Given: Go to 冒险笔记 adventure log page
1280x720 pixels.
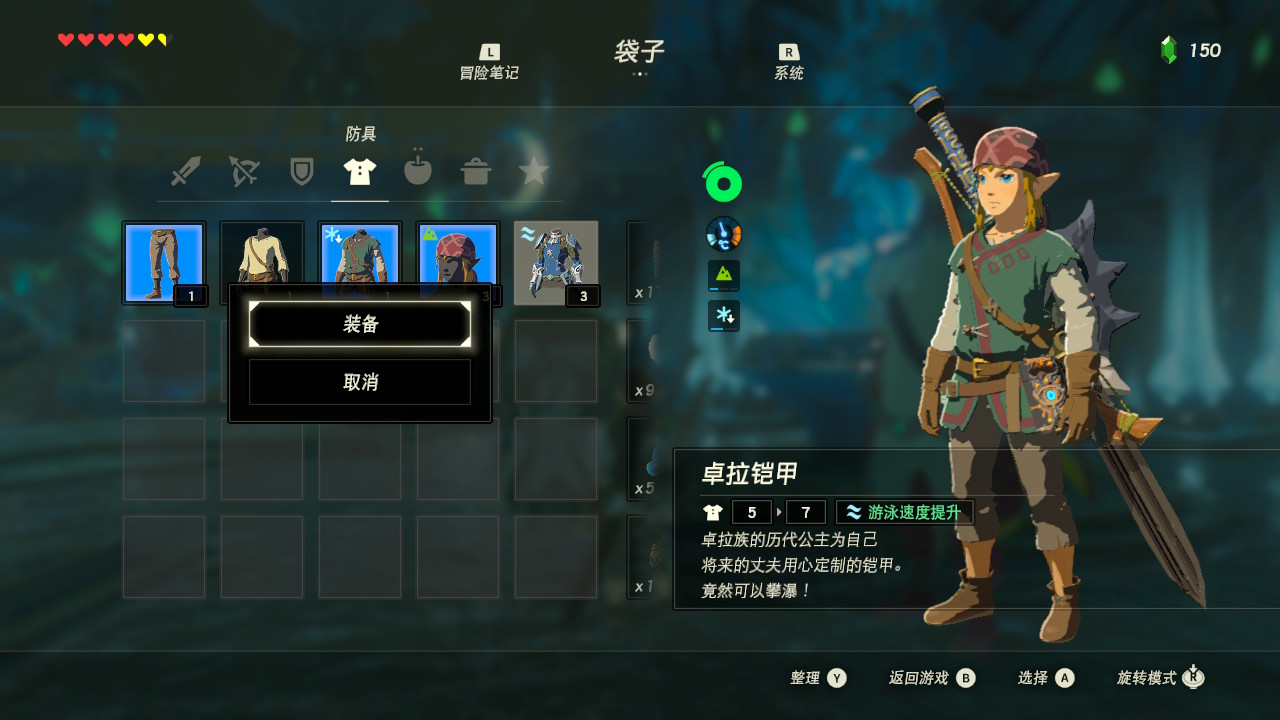Looking at the screenshot, I should (489, 62).
